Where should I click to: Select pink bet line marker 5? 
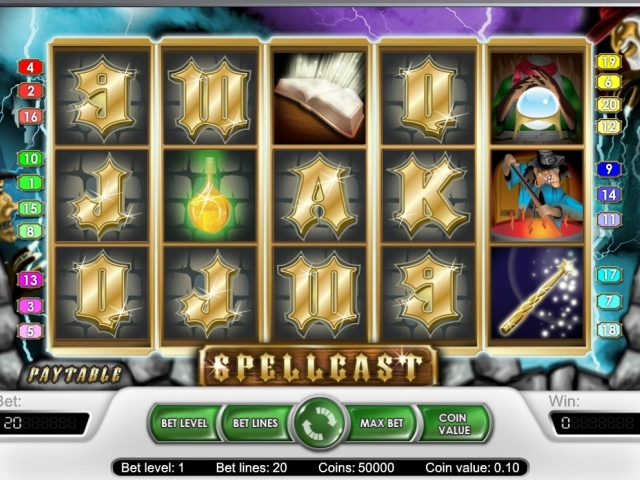[30, 331]
